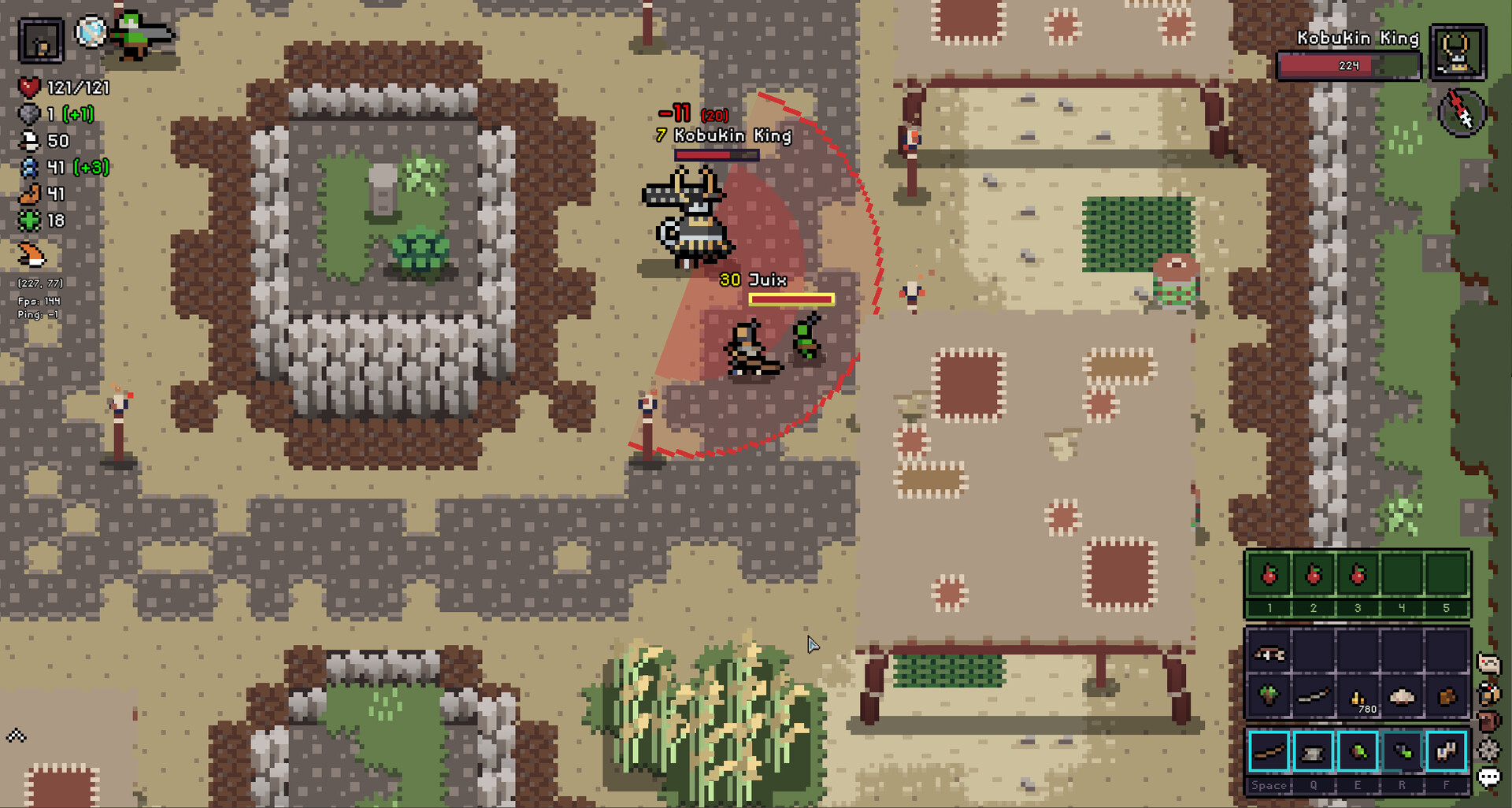
Task: Select the anvil ability bound to Q
Action: (1314, 752)
